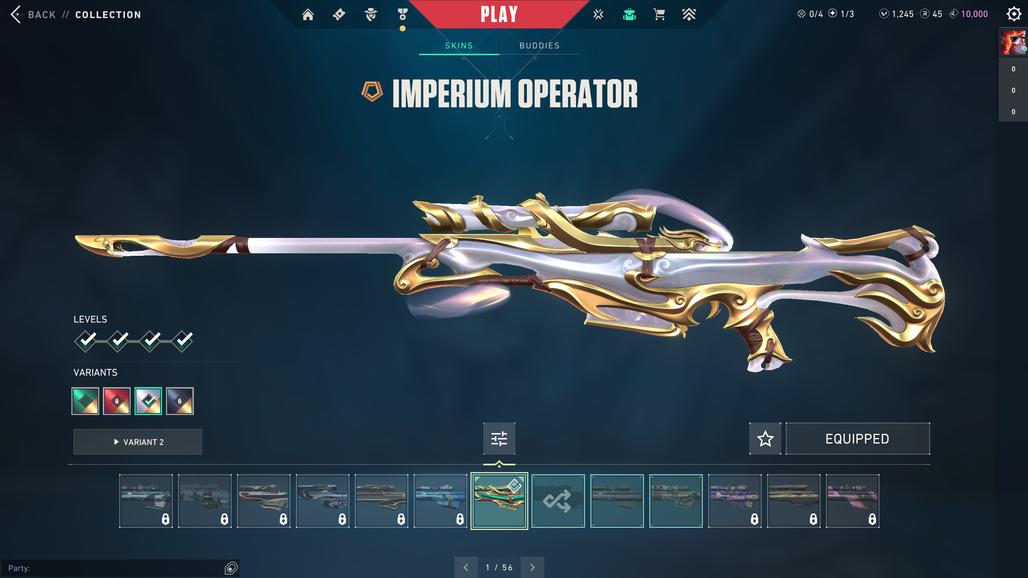This screenshot has width=1028, height=578.
Task: Mark skin as favorite with star button
Action: 765,439
